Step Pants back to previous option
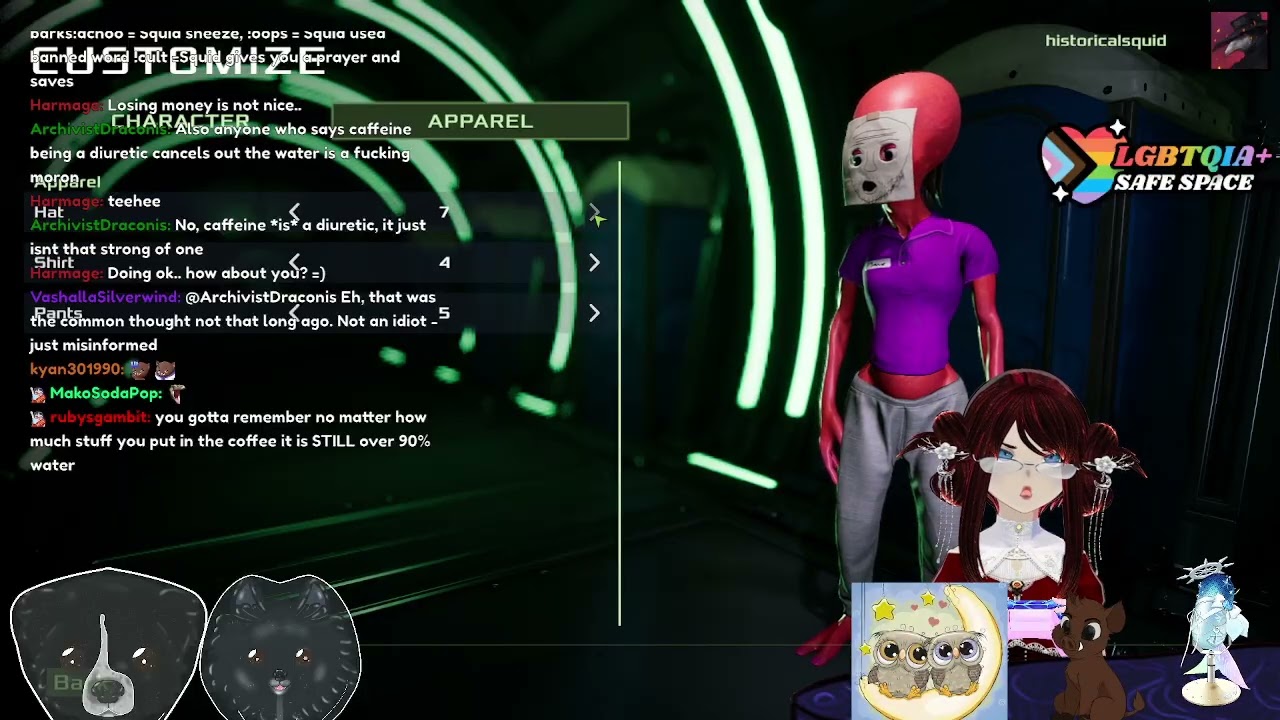 (295, 313)
